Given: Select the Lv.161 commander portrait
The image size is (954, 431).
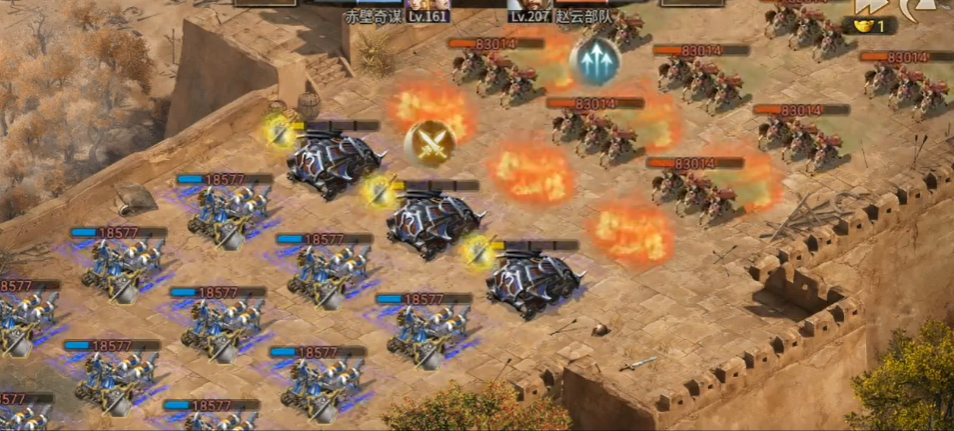Looking at the screenshot, I should 429,5.
